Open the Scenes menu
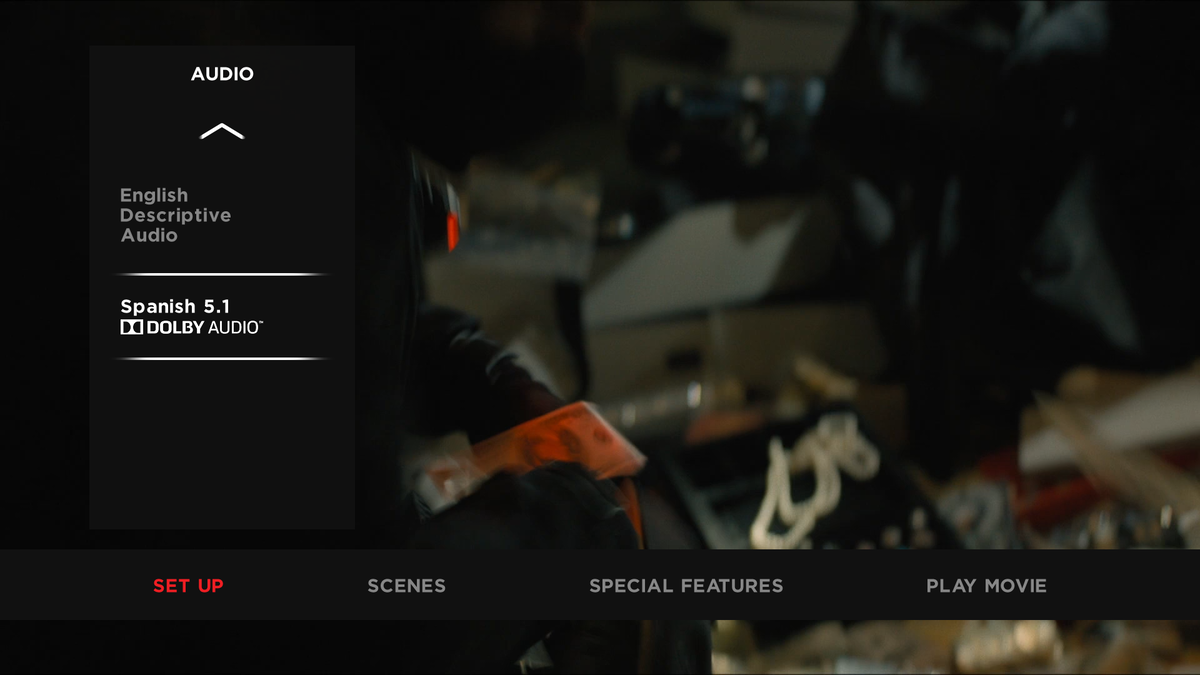Screen dimensions: 1200x675 coord(406,586)
